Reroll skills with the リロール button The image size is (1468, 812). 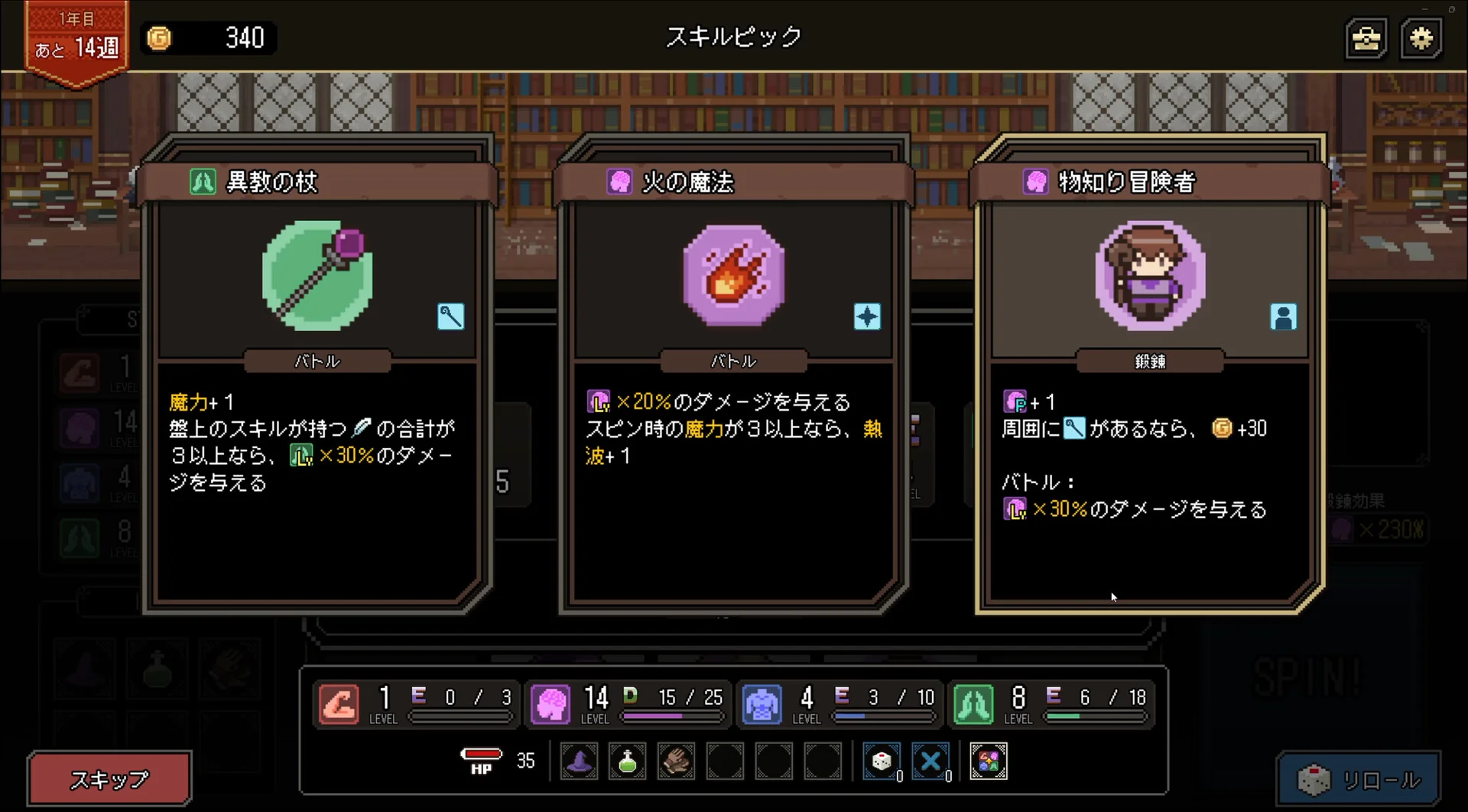point(1359,780)
